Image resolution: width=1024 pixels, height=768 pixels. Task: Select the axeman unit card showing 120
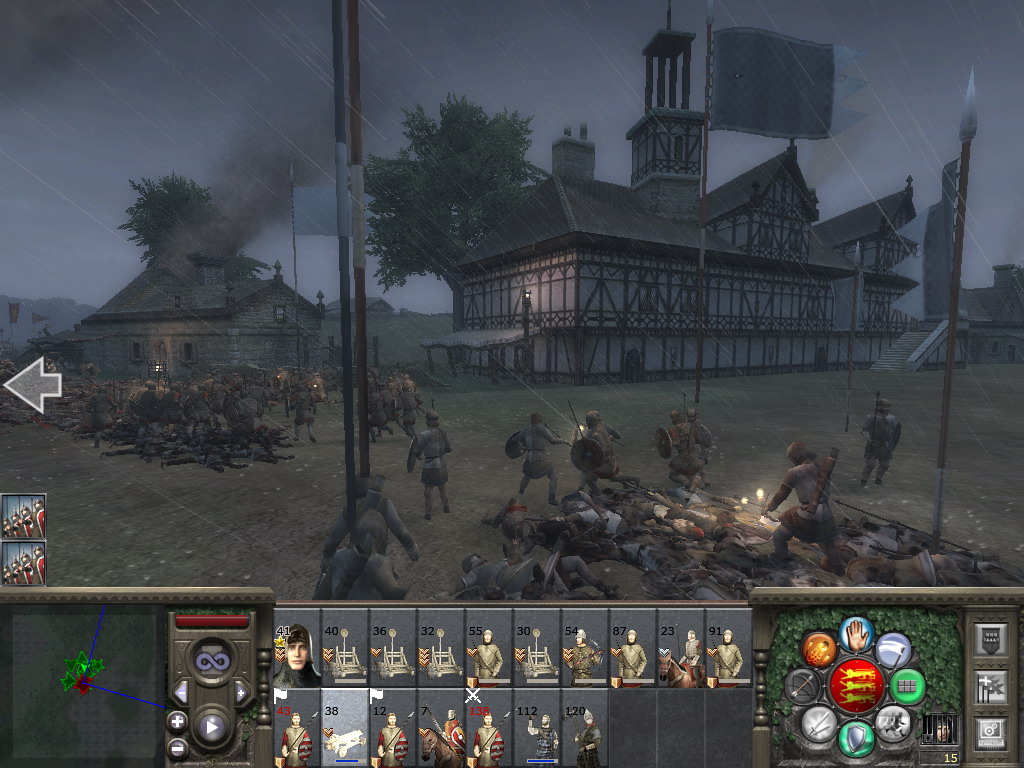[584, 727]
